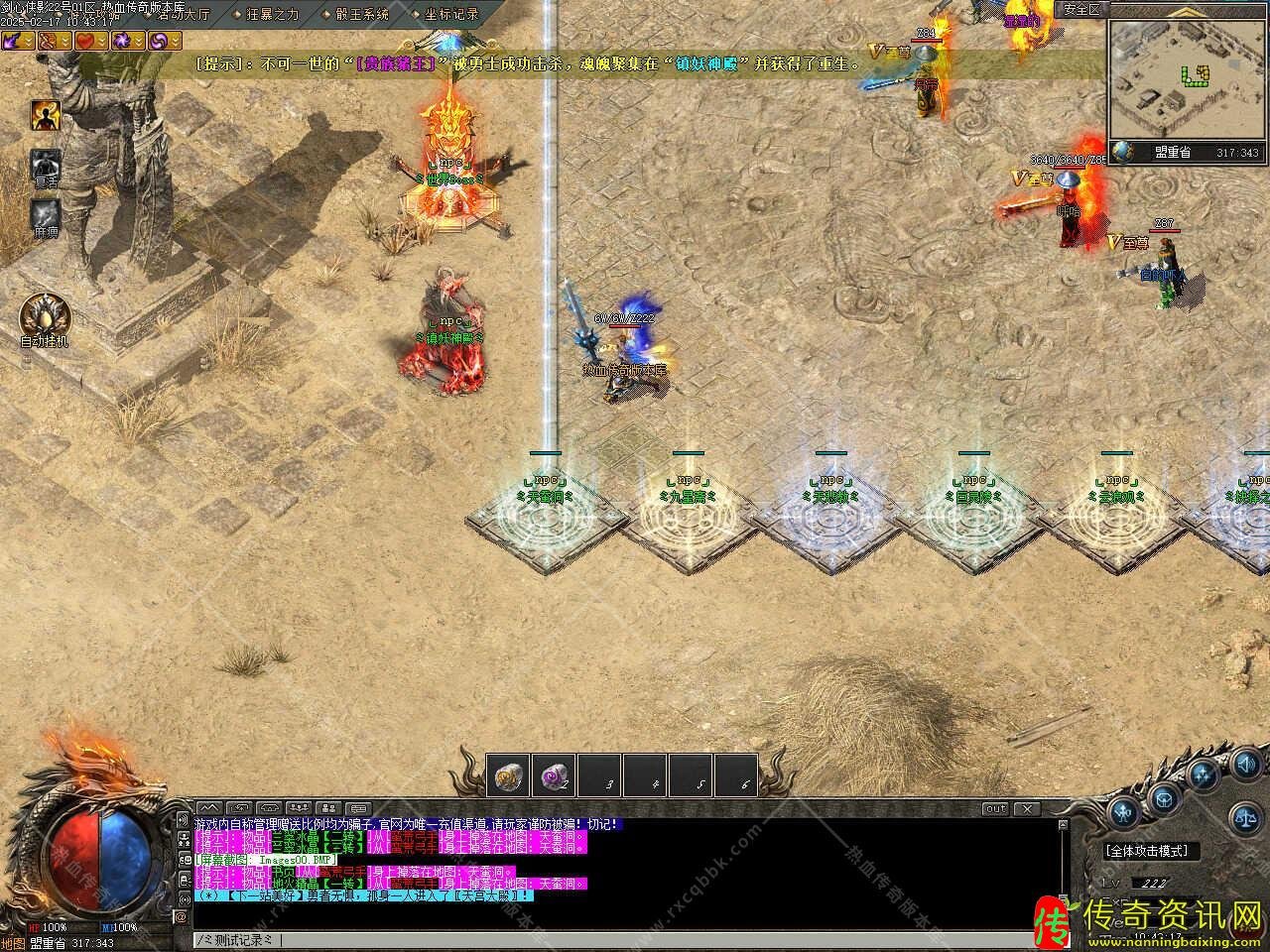The width and height of the screenshot is (1270, 952).
Task: Open the bag with the chest button
Action: click(1165, 795)
